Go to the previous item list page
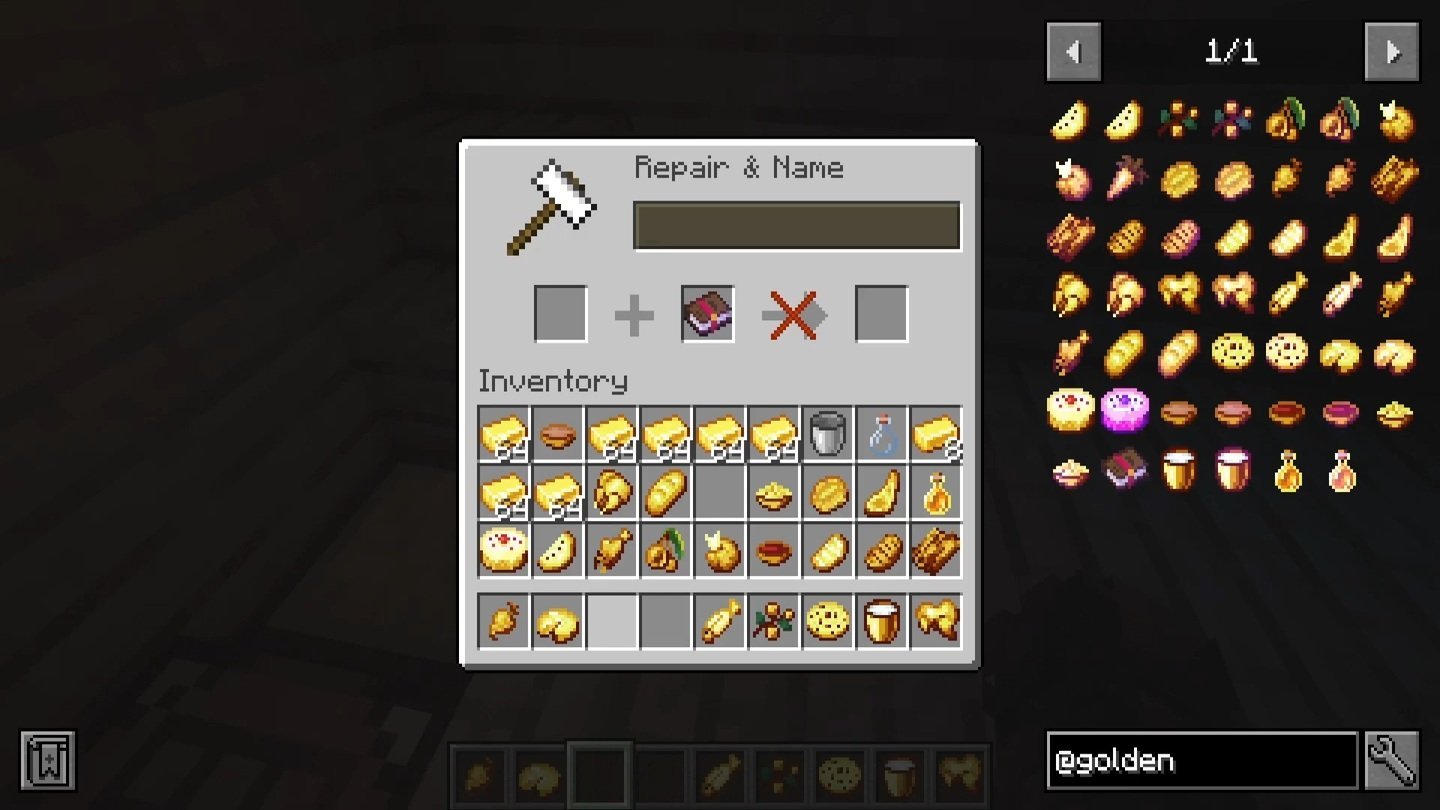This screenshot has height=810, width=1440. coord(1073,51)
